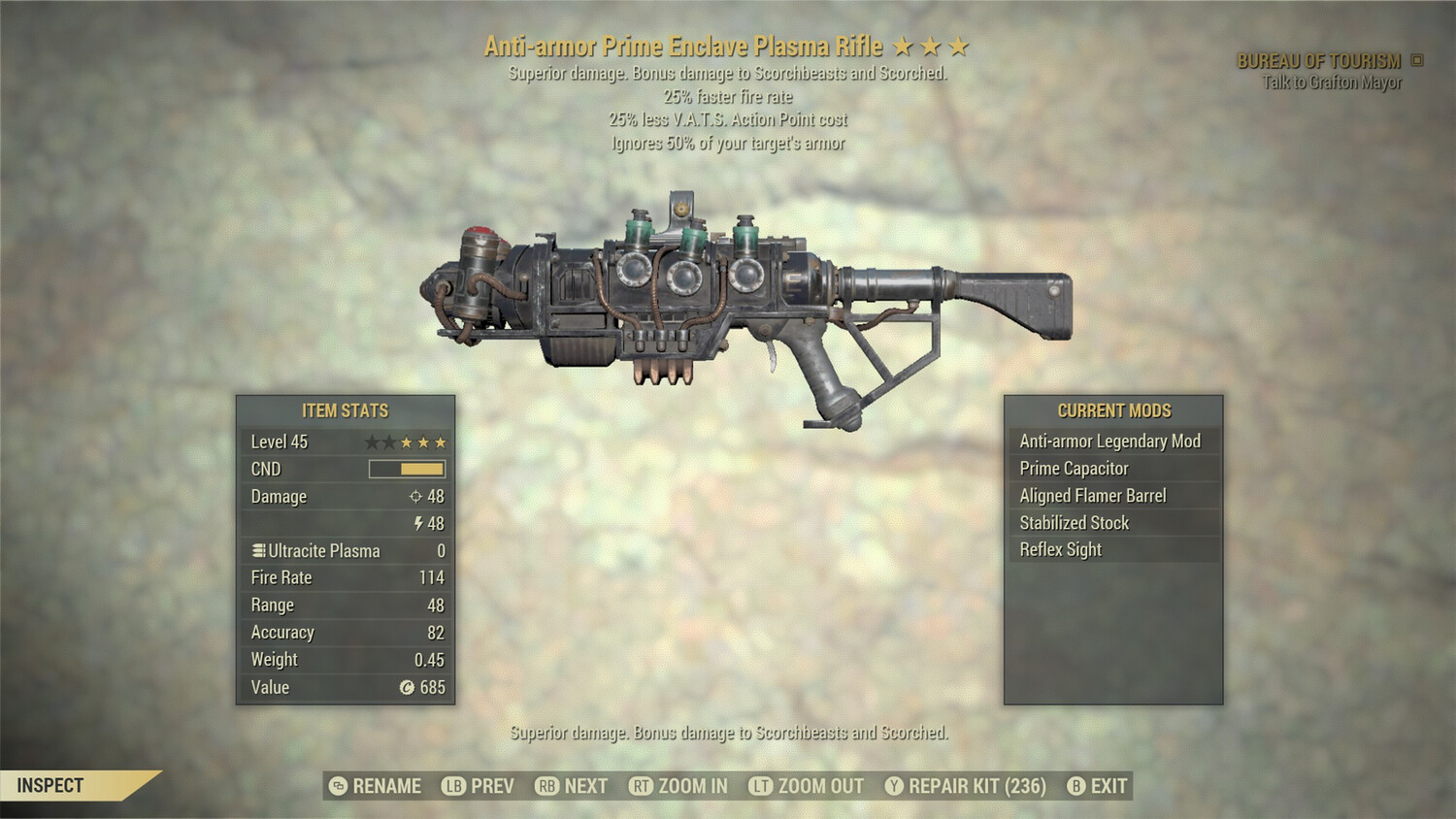1456x819 pixels.
Task: Toggle the last star in the Level row
Action: [441, 442]
